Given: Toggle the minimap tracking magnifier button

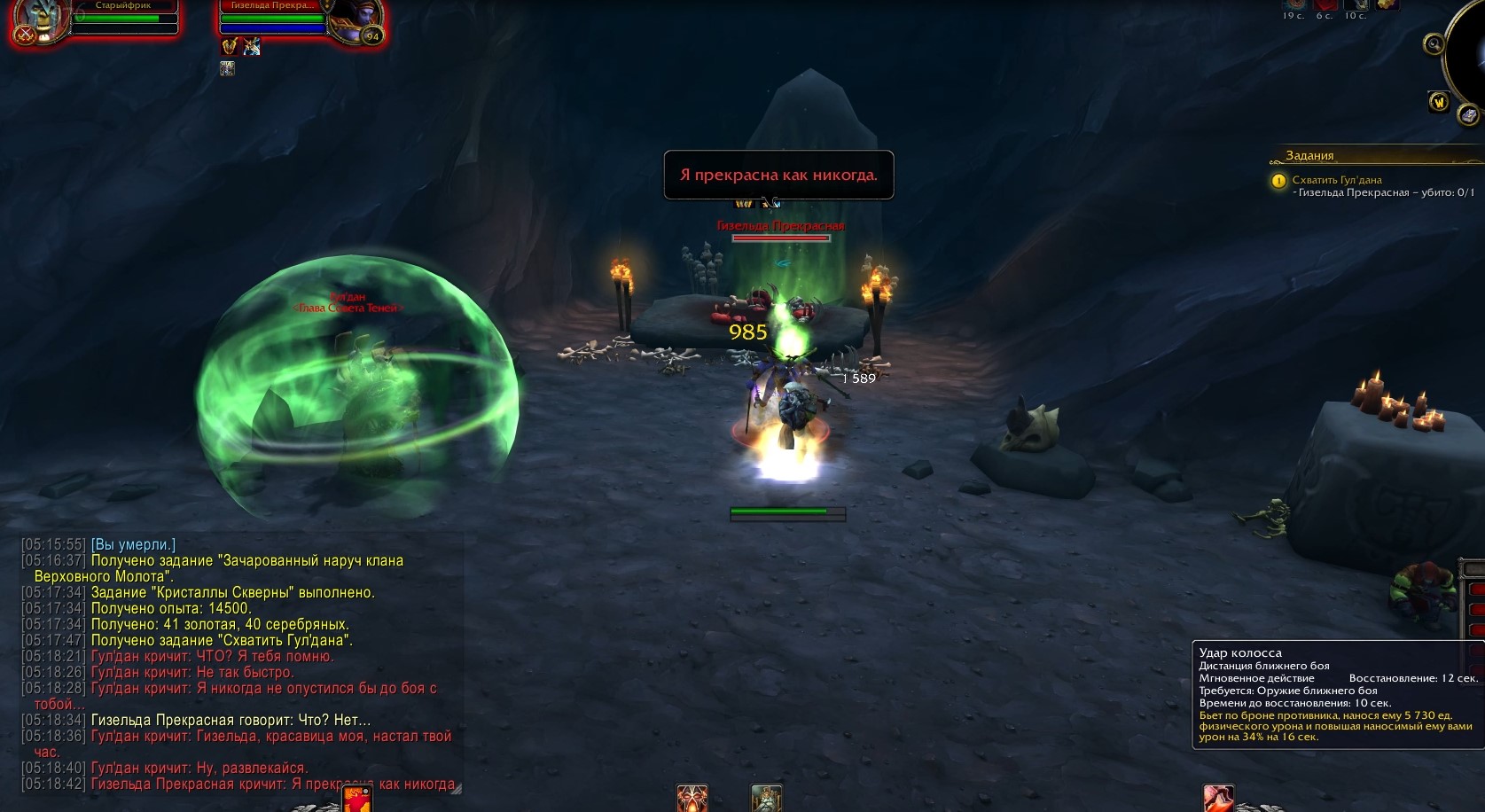Looking at the screenshot, I should [x=1433, y=43].
